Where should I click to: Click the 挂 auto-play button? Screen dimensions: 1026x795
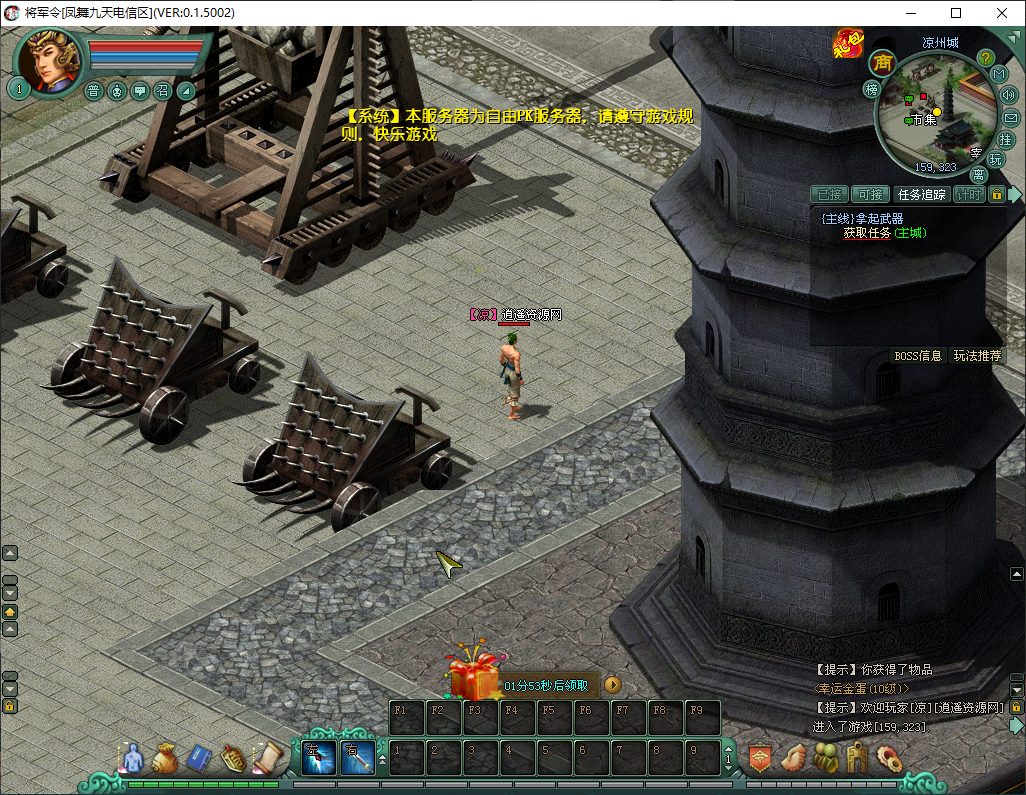pyautogui.click(x=1006, y=140)
